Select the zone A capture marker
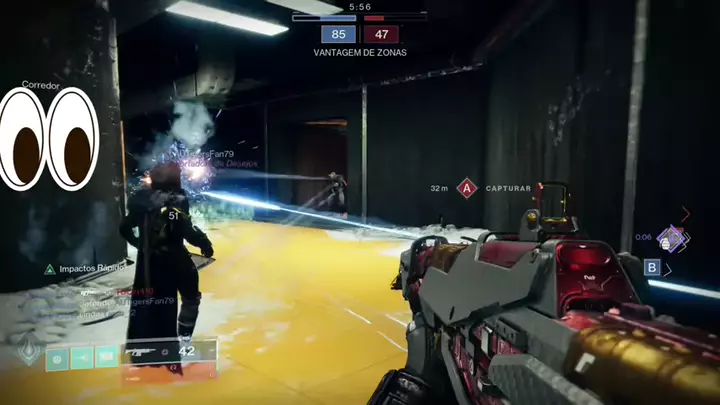 [466, 188]
